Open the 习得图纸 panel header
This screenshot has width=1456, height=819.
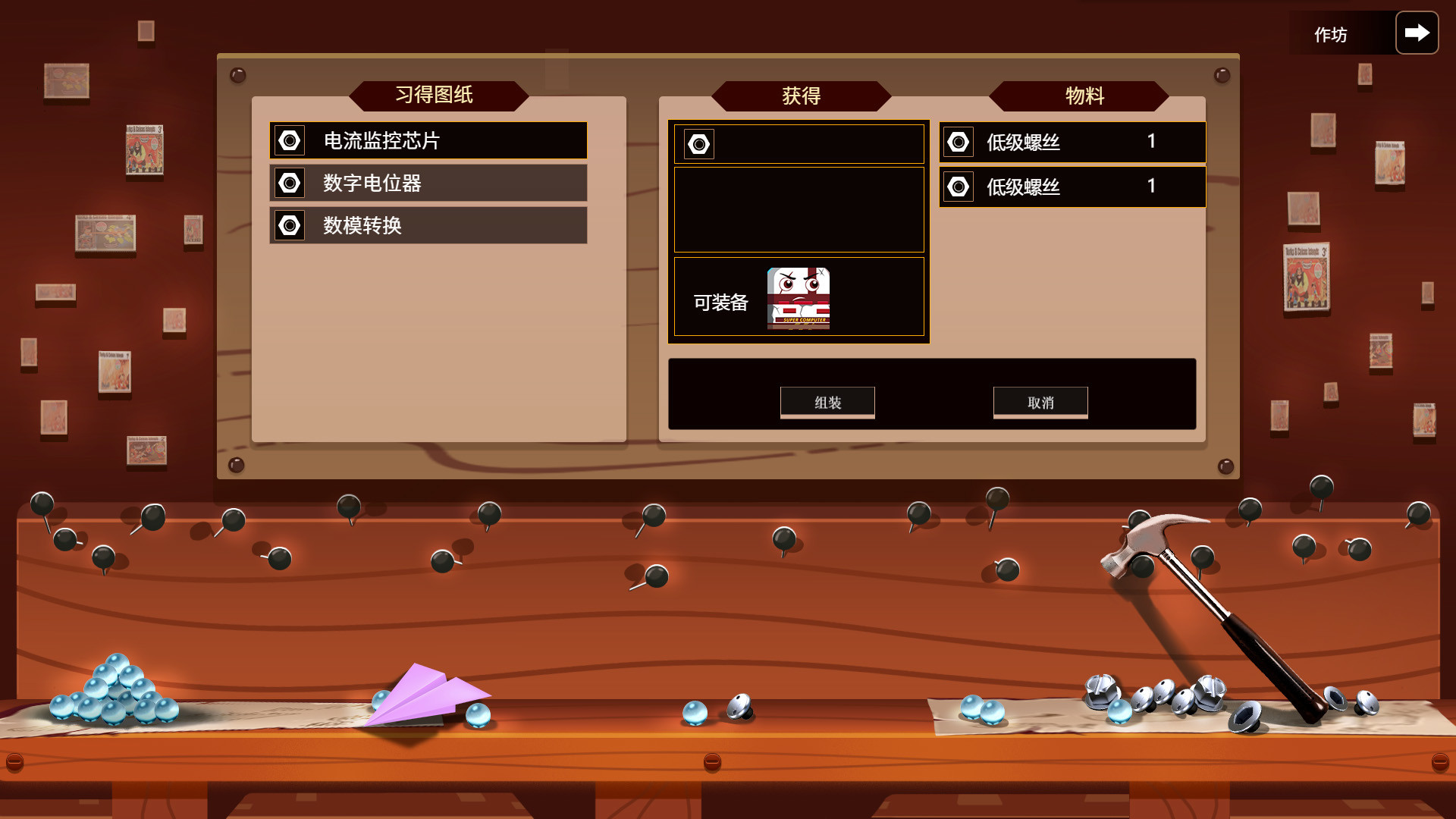[x=438, y=96]
